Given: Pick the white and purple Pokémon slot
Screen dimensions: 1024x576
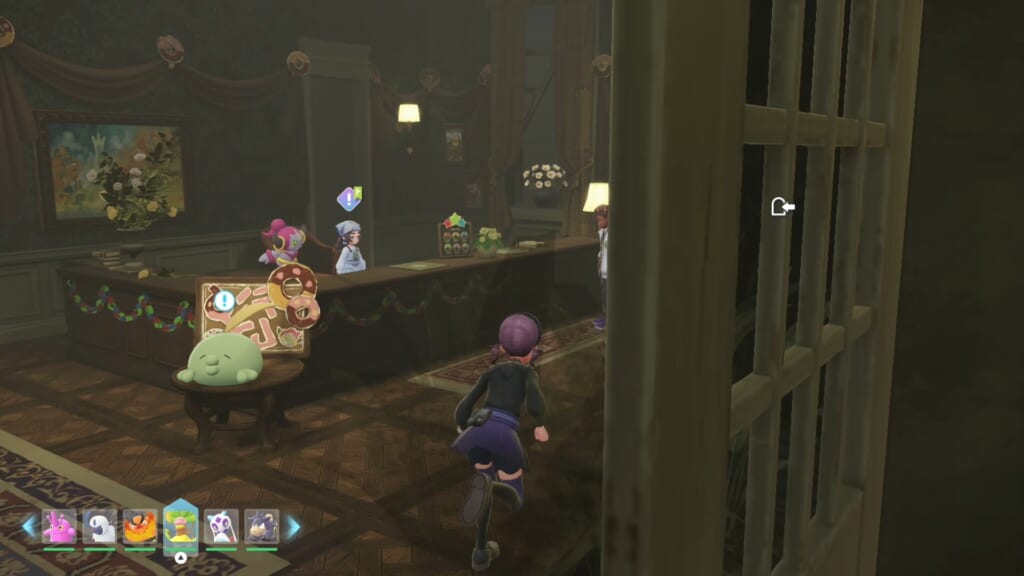Looking at the screenshot, I should (221, 527).
